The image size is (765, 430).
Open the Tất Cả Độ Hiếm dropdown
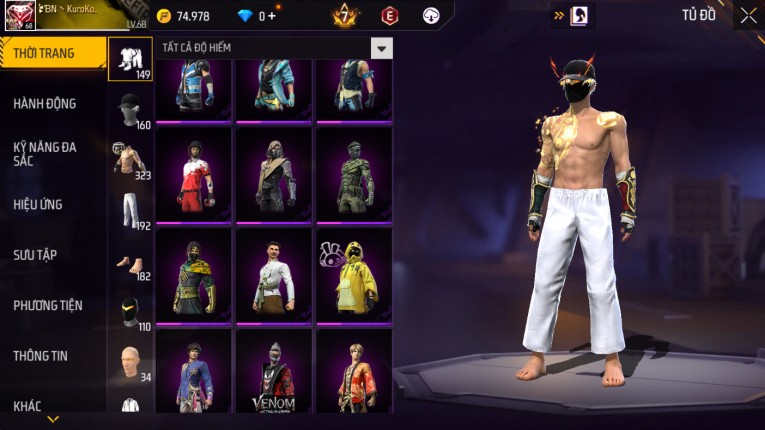[381, 48]
